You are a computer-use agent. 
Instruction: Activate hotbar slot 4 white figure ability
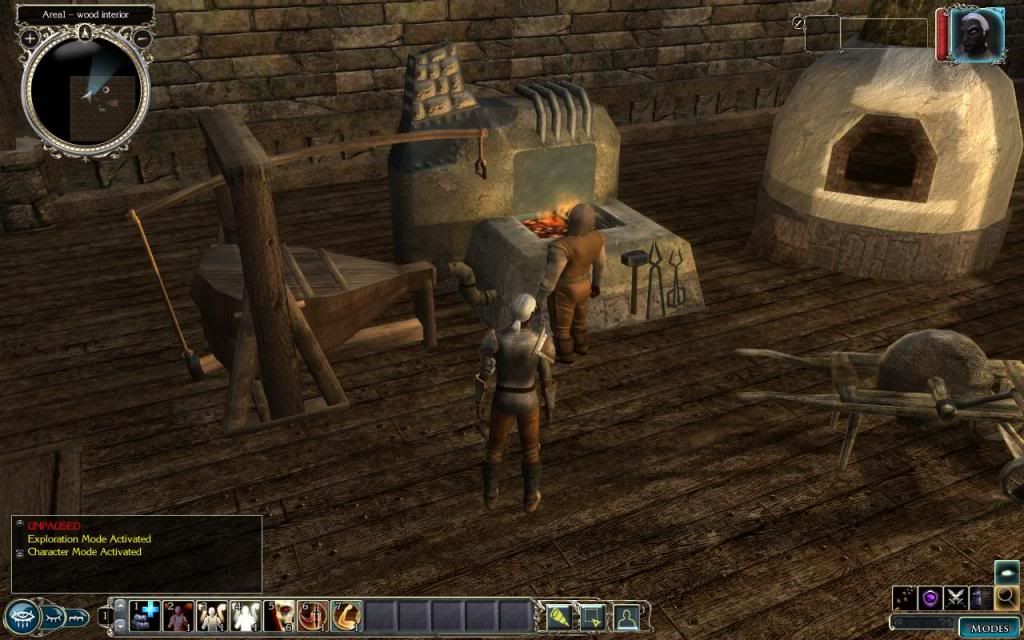(x=246, y=615)
